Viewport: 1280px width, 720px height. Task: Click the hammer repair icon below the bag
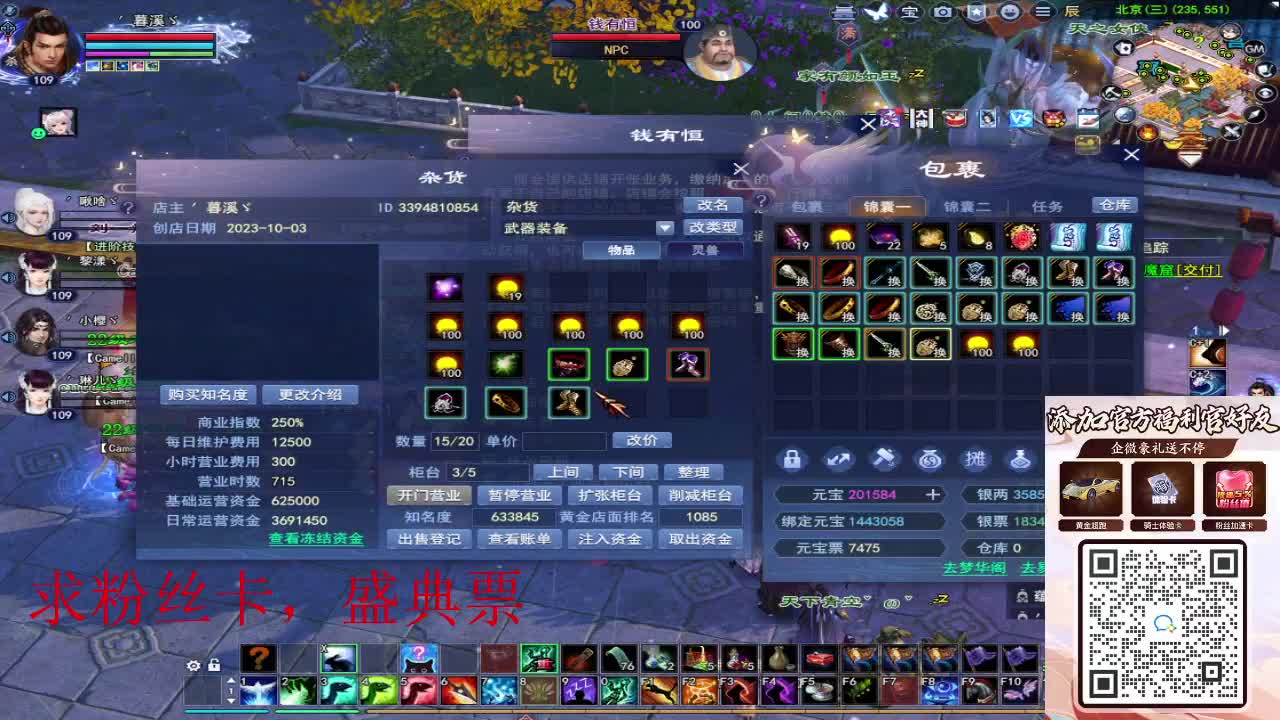(x=884, y=460)
